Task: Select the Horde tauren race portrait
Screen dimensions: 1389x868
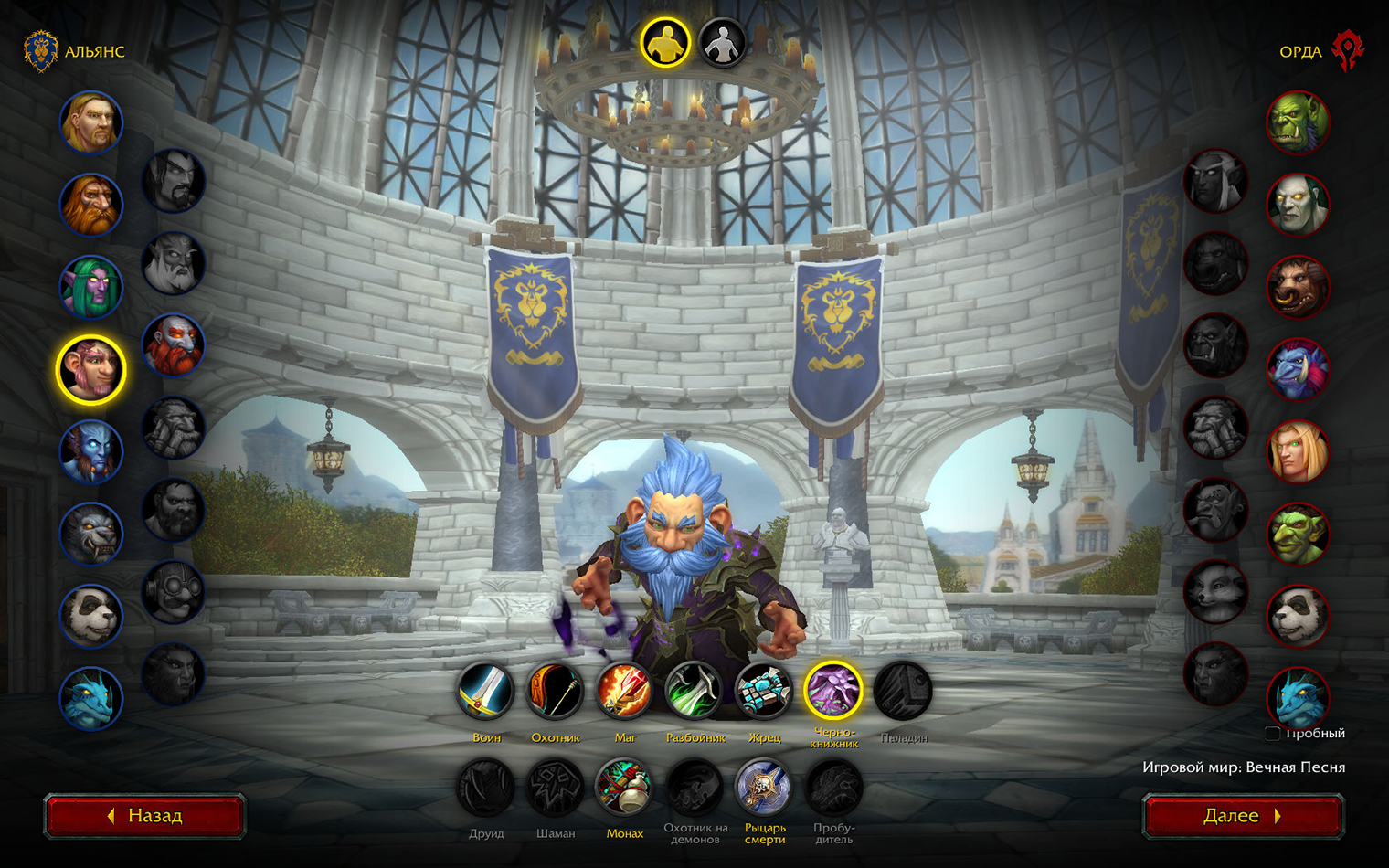Action: (x=1298, y=287)
